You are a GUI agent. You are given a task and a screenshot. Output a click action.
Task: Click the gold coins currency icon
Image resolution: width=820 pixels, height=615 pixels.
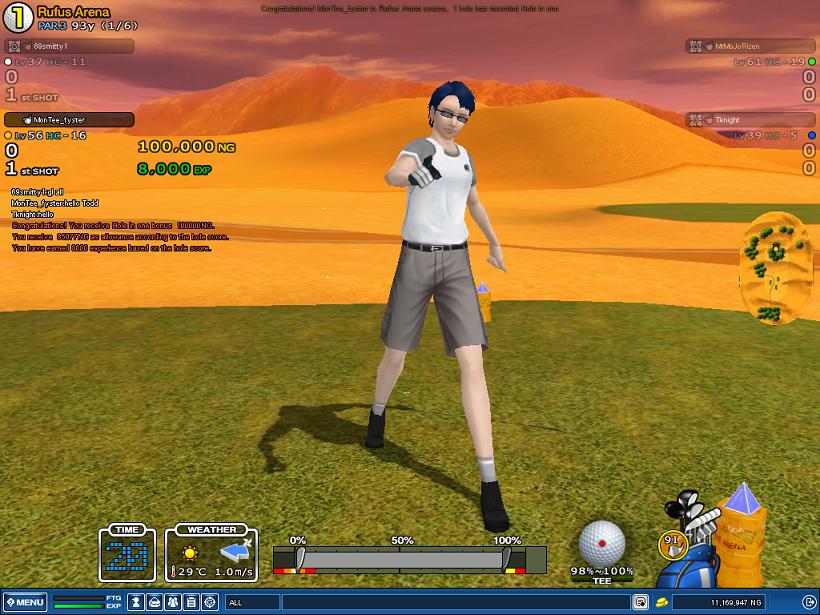click(662, 602)
